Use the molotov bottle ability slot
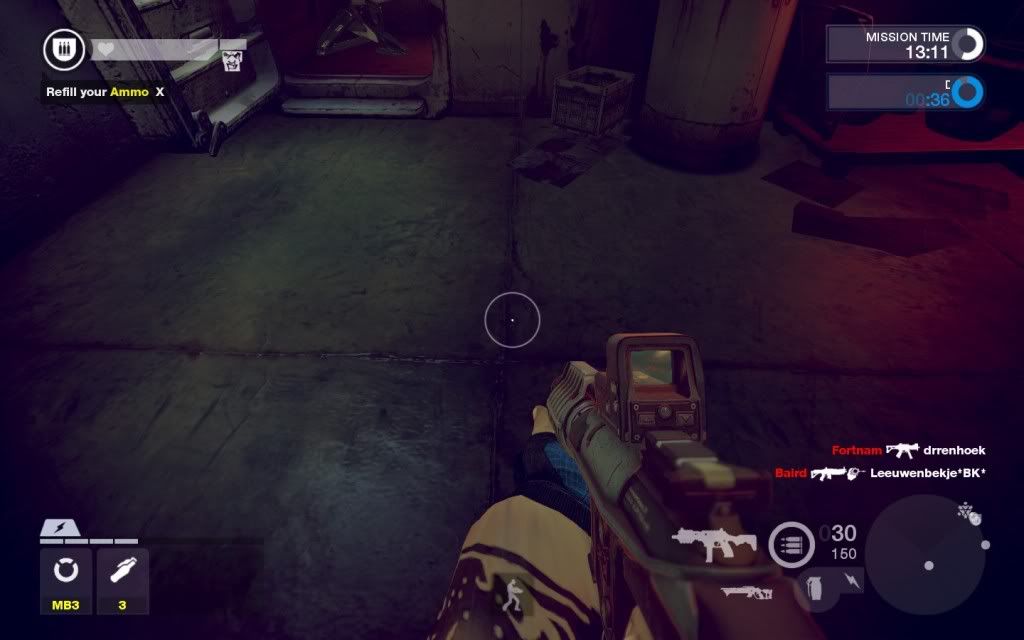 (123, 572)
